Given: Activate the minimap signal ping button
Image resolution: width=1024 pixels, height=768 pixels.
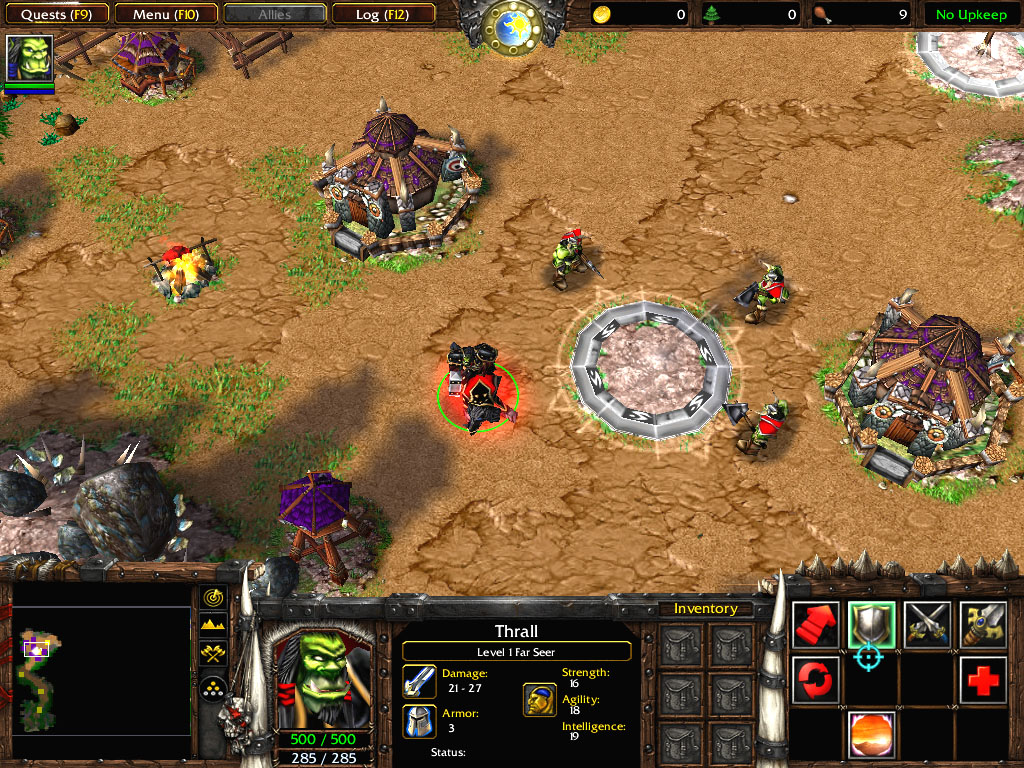Looking at the screenshot, I should (213, 597).
